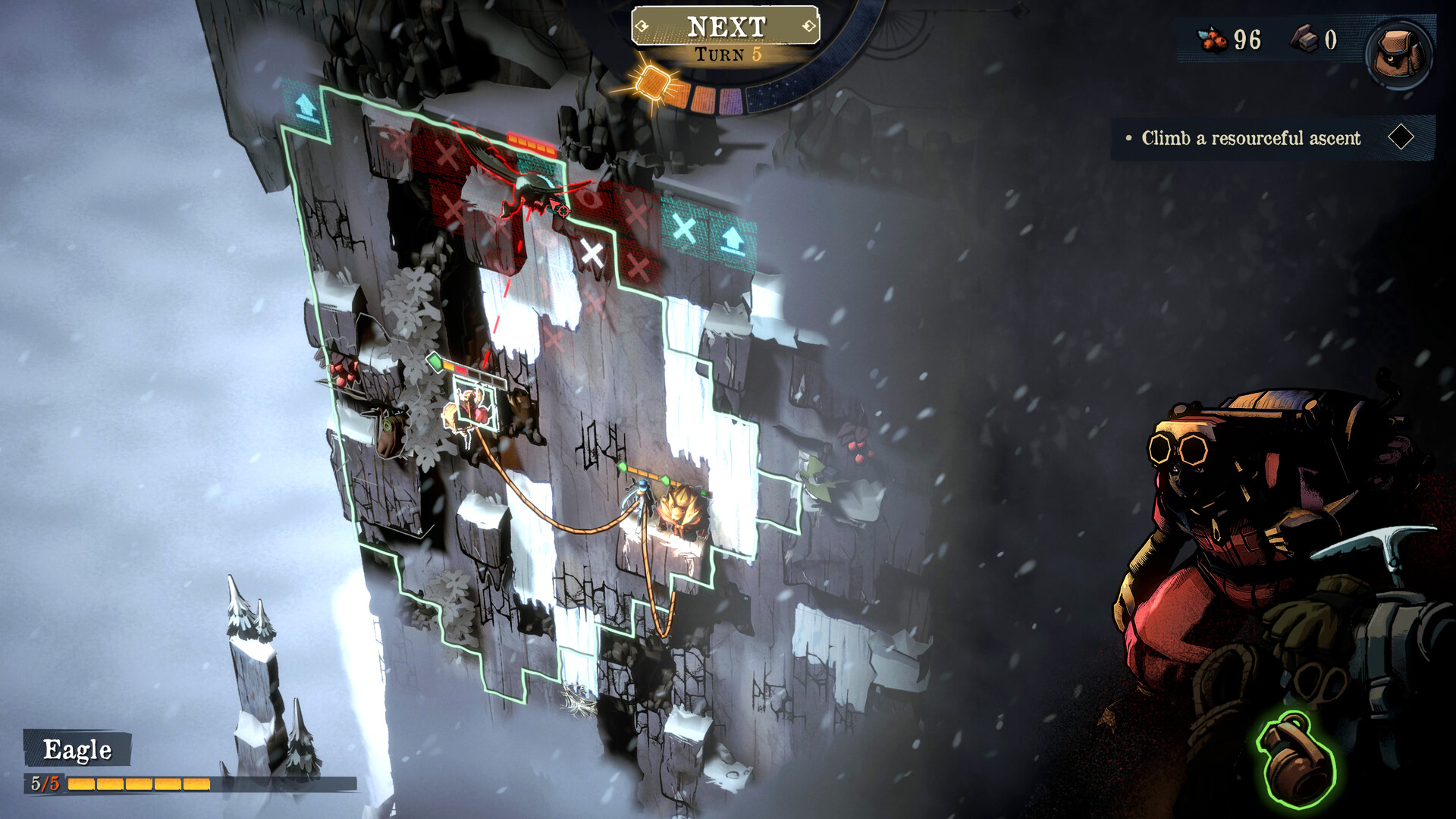Click the glowing orange current-turn marker on the wheel

(652, 86)
